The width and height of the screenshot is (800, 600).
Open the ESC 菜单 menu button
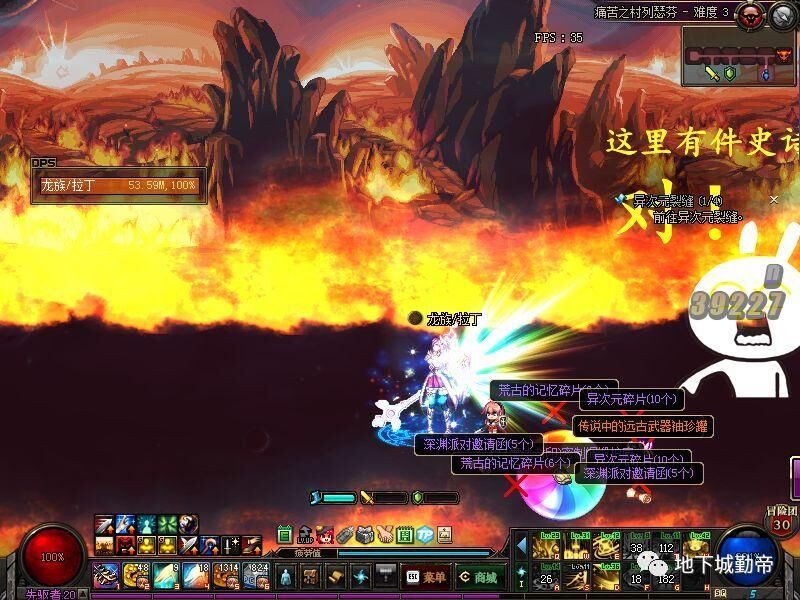pos(425,577)
